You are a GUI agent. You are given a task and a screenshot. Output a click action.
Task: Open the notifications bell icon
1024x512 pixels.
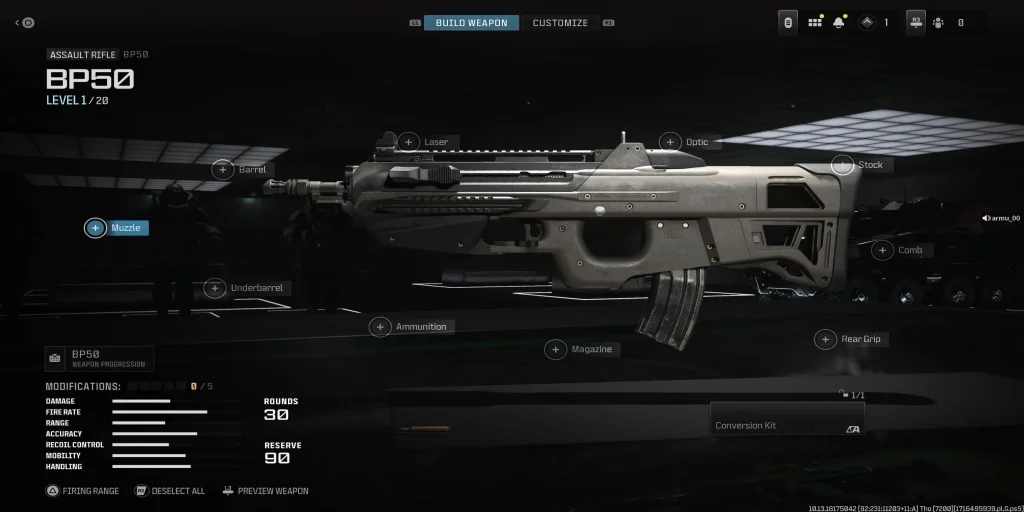838,23
